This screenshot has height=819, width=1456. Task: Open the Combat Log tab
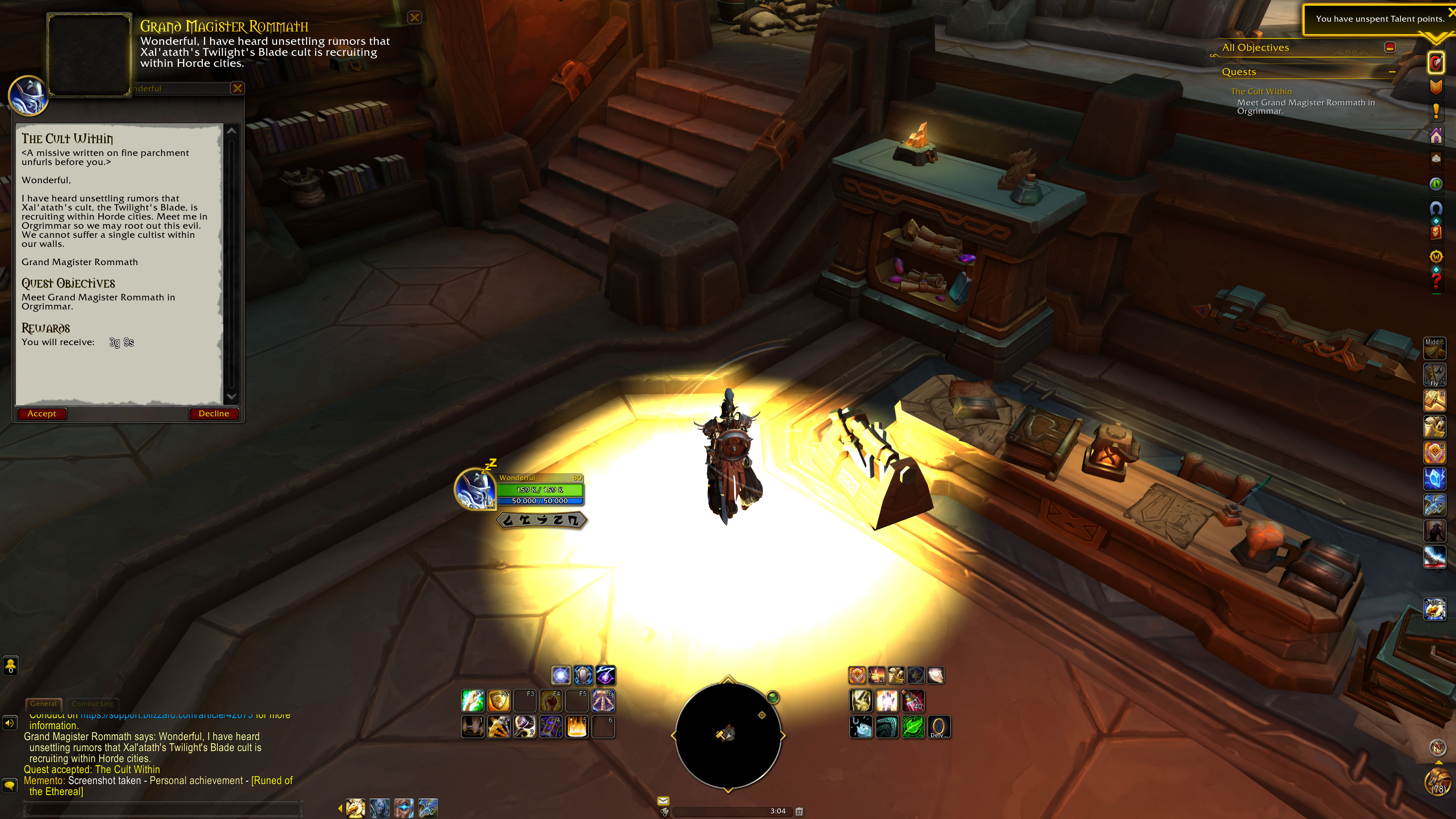click(x=92, y=704)
